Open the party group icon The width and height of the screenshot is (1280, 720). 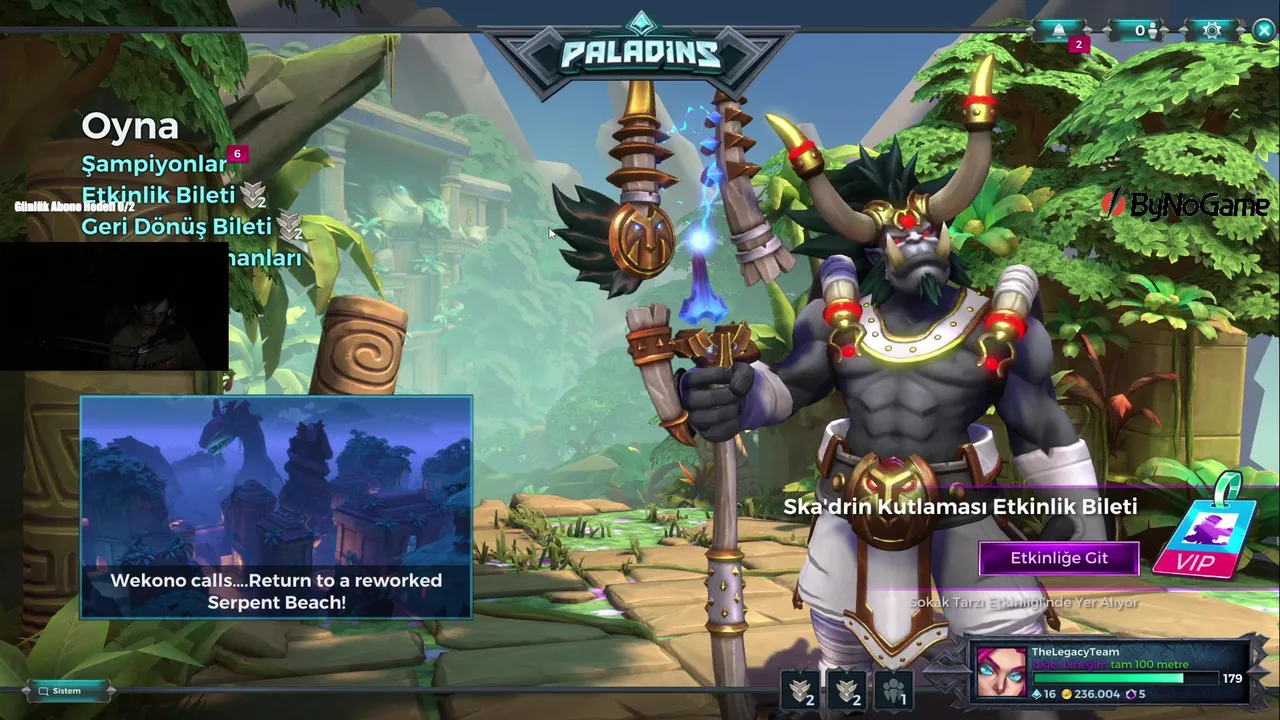894,688
